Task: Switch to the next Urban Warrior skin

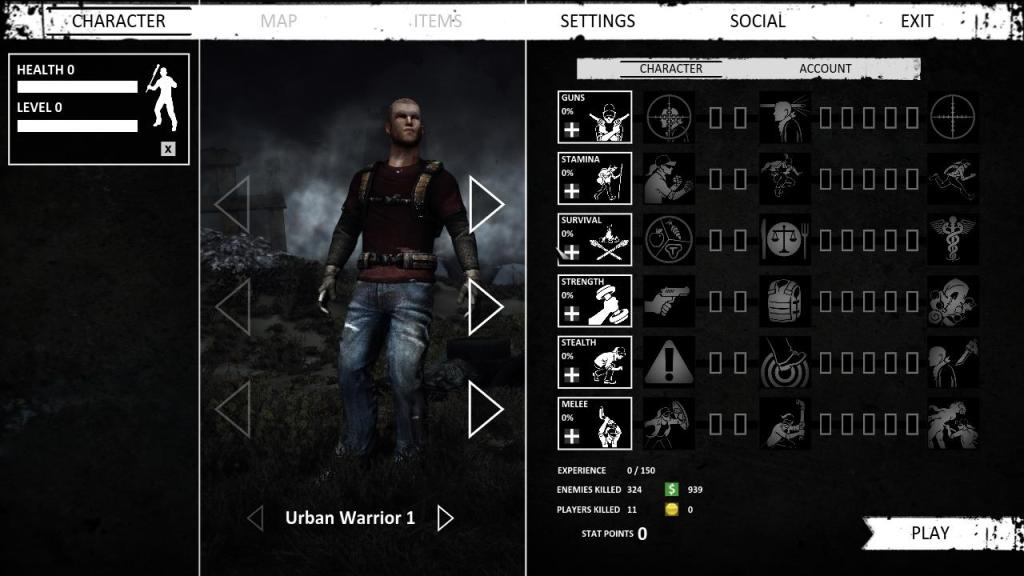Action: coord(446,518)
